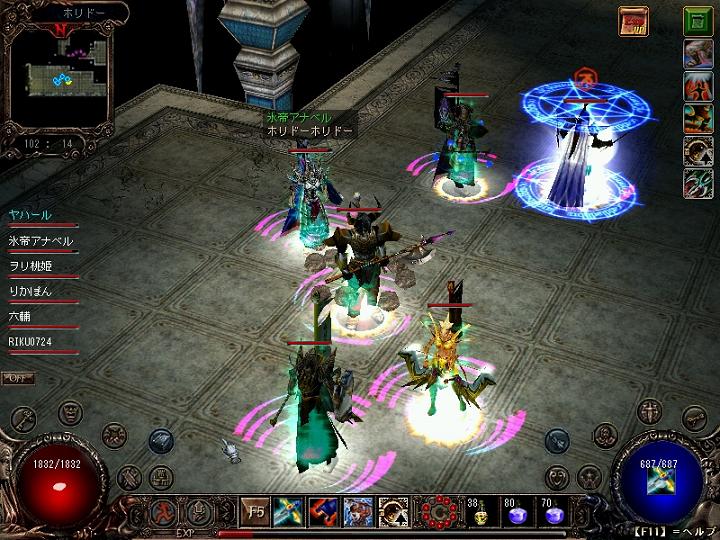Select the red flames buff icon

[698, 86]
